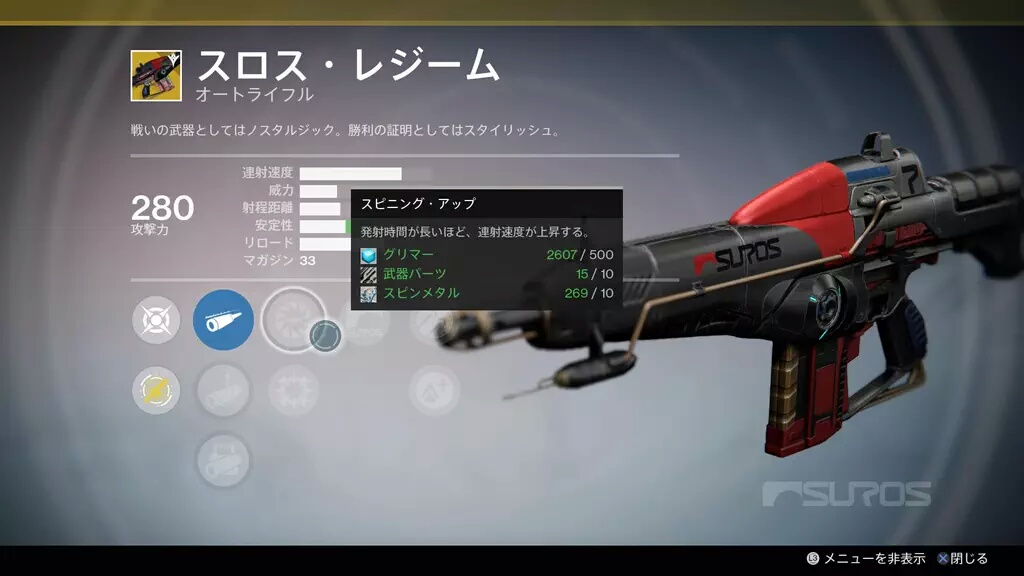Select the faded triangle-plus upgrade node

tap(434, 390)
